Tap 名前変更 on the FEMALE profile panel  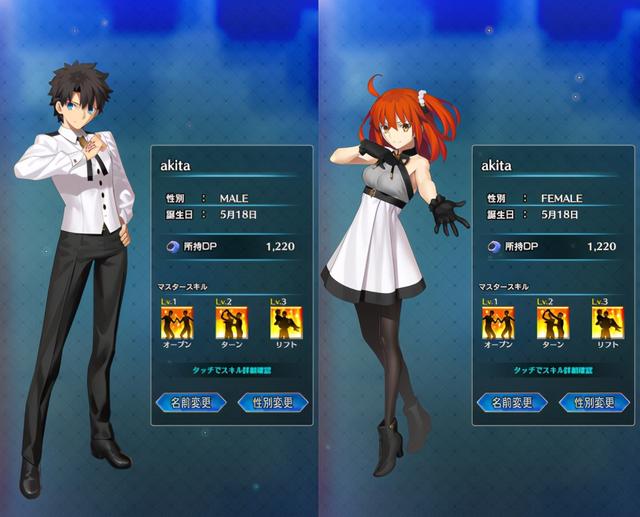[512, 402]
